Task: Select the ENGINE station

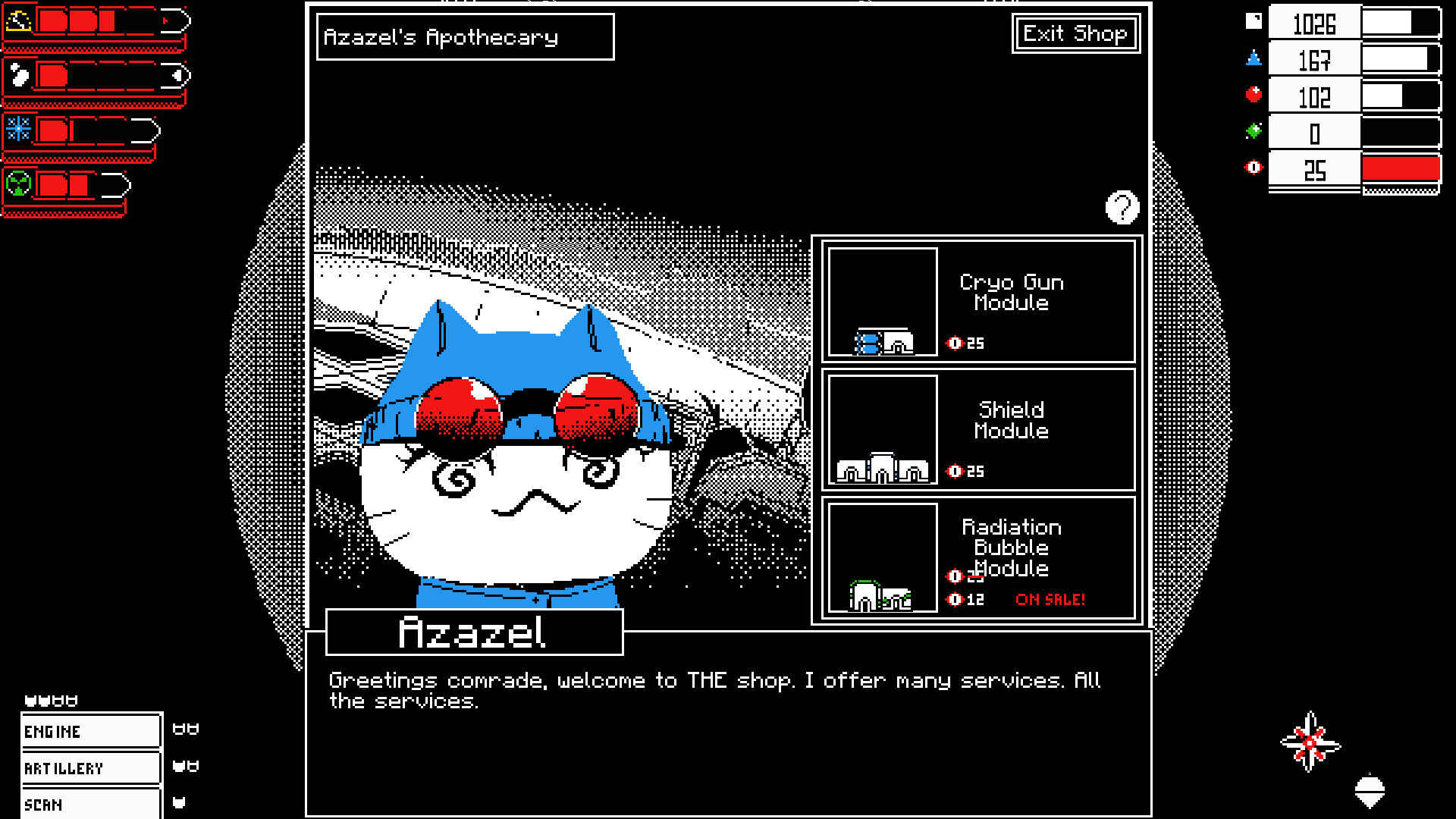Action: pos(90,731)
